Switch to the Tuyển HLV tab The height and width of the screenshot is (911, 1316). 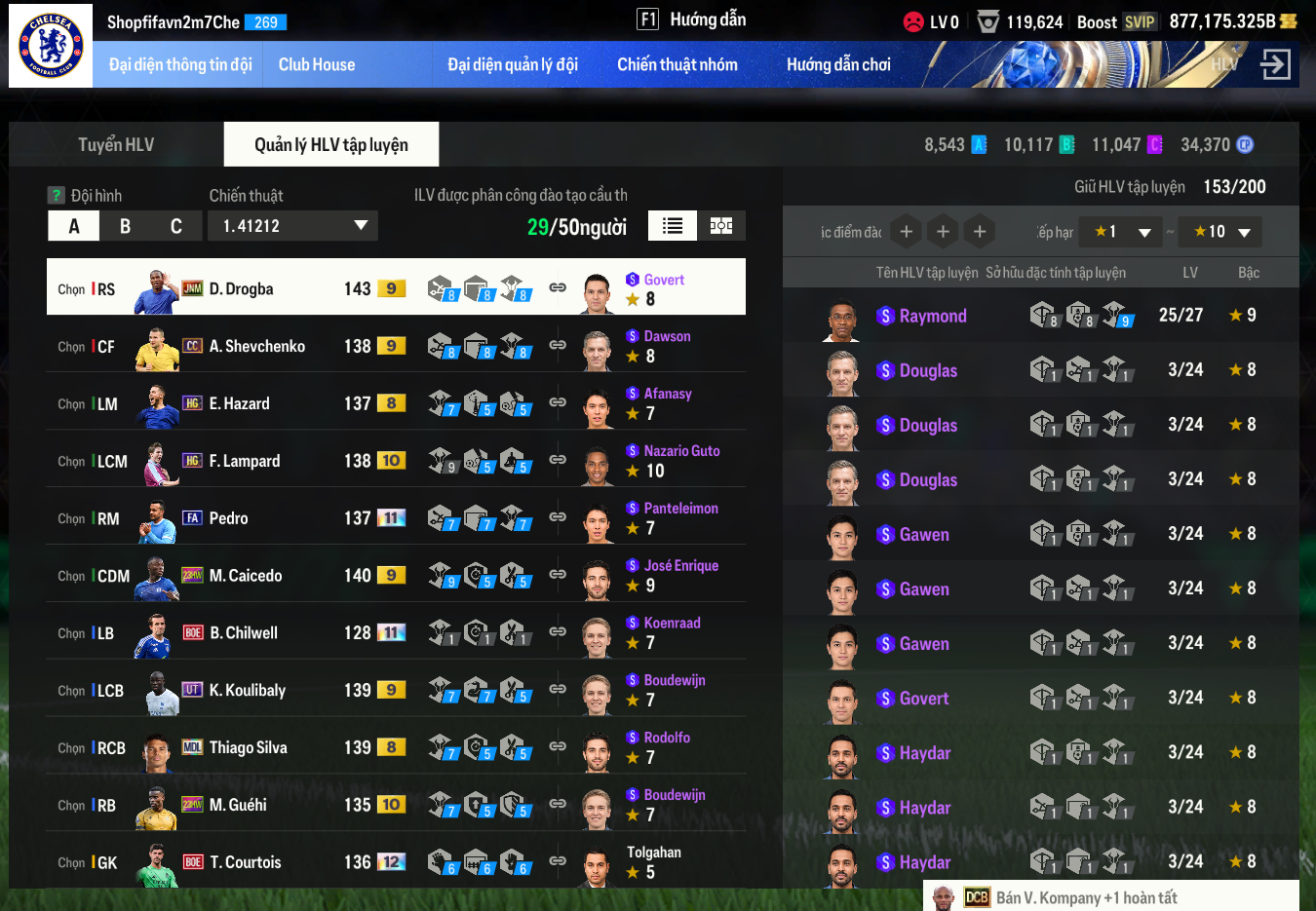coord(116,145)
